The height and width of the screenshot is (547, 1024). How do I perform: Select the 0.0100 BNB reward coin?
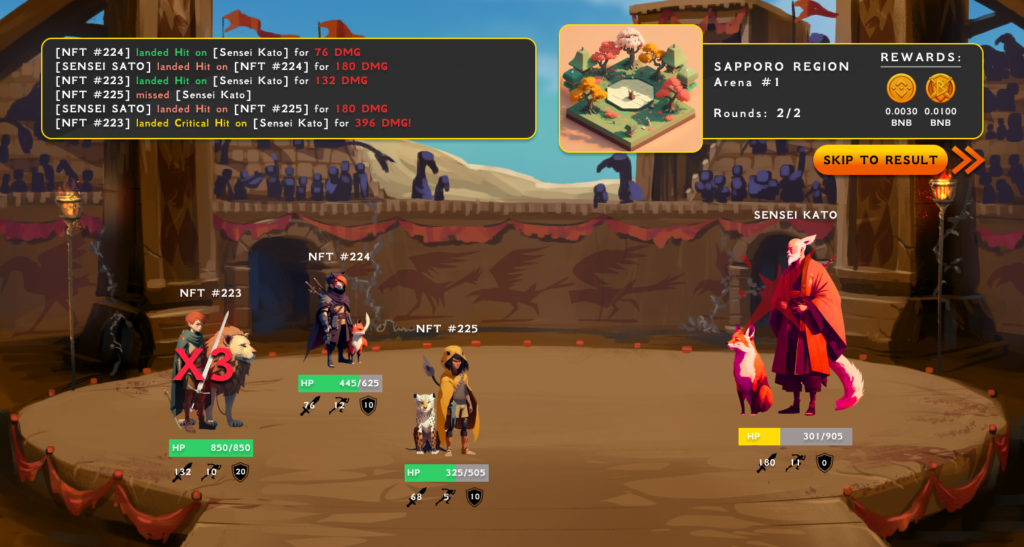940,89
